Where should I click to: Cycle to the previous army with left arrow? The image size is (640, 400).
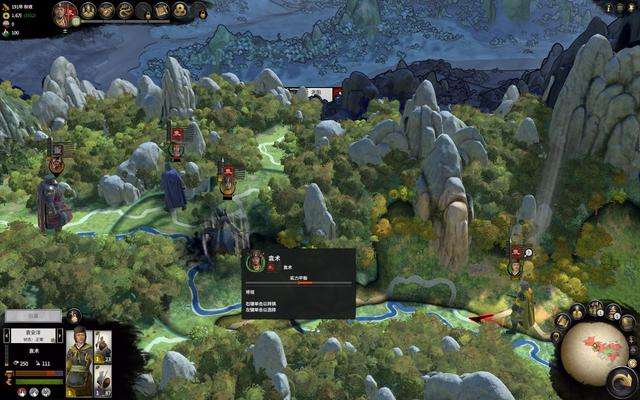coord(8,334)
